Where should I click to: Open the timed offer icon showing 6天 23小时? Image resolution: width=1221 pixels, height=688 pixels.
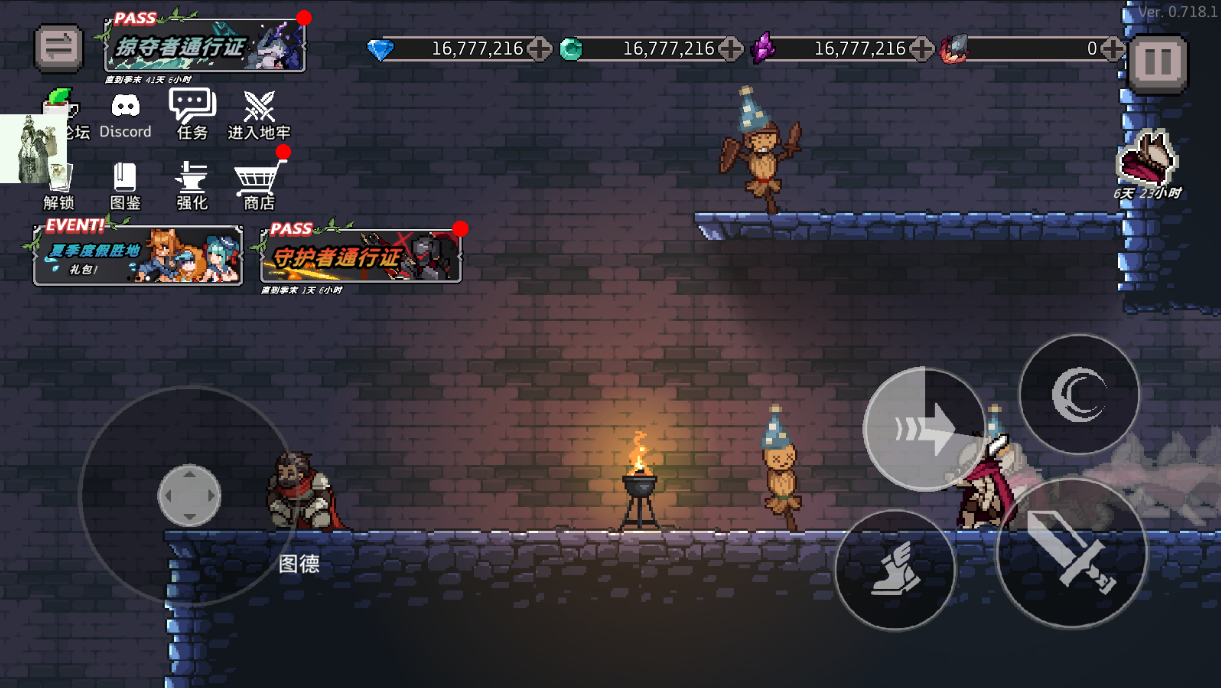1147,162
